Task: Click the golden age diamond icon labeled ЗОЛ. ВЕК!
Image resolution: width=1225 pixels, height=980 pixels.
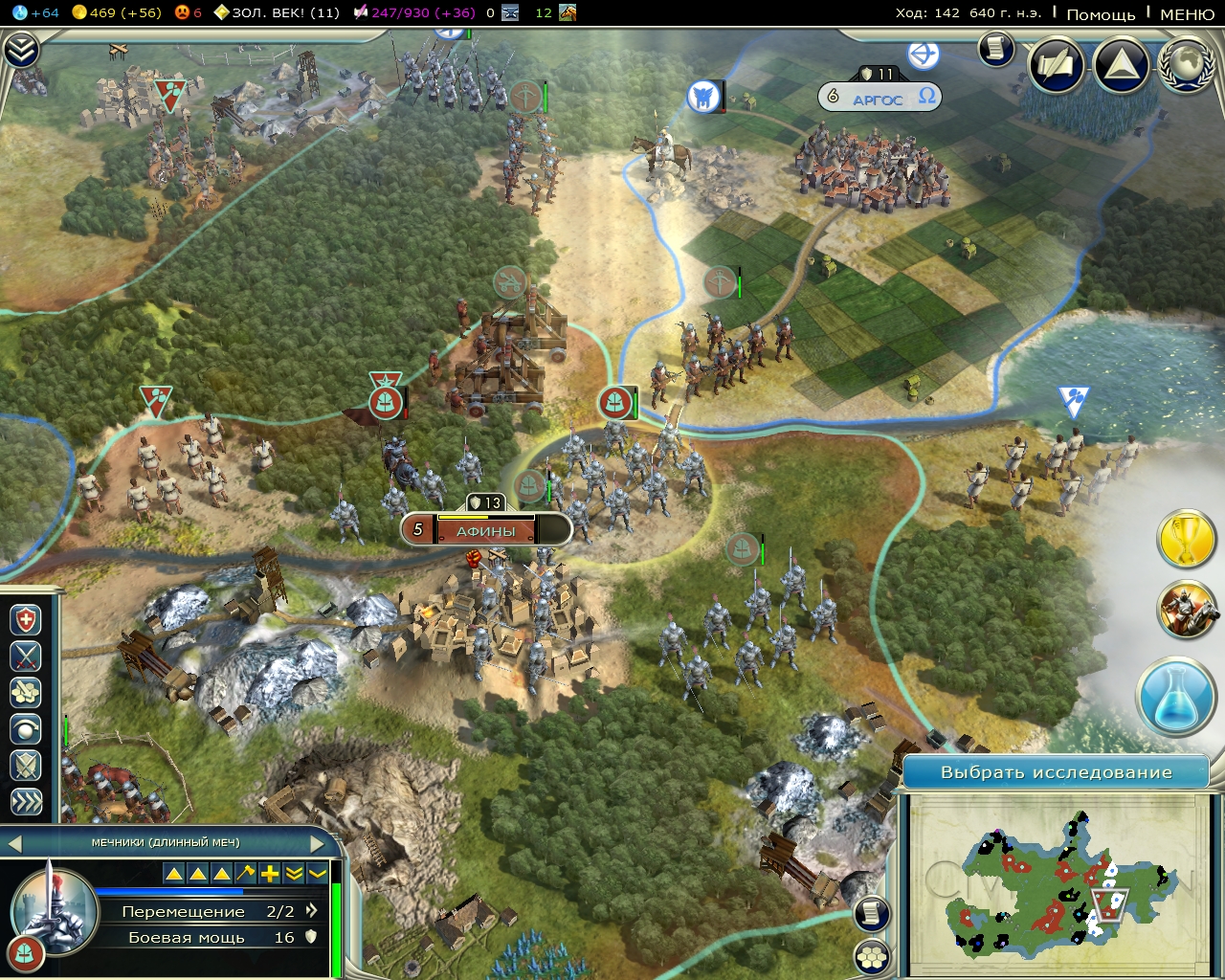Action: point(220,13)
